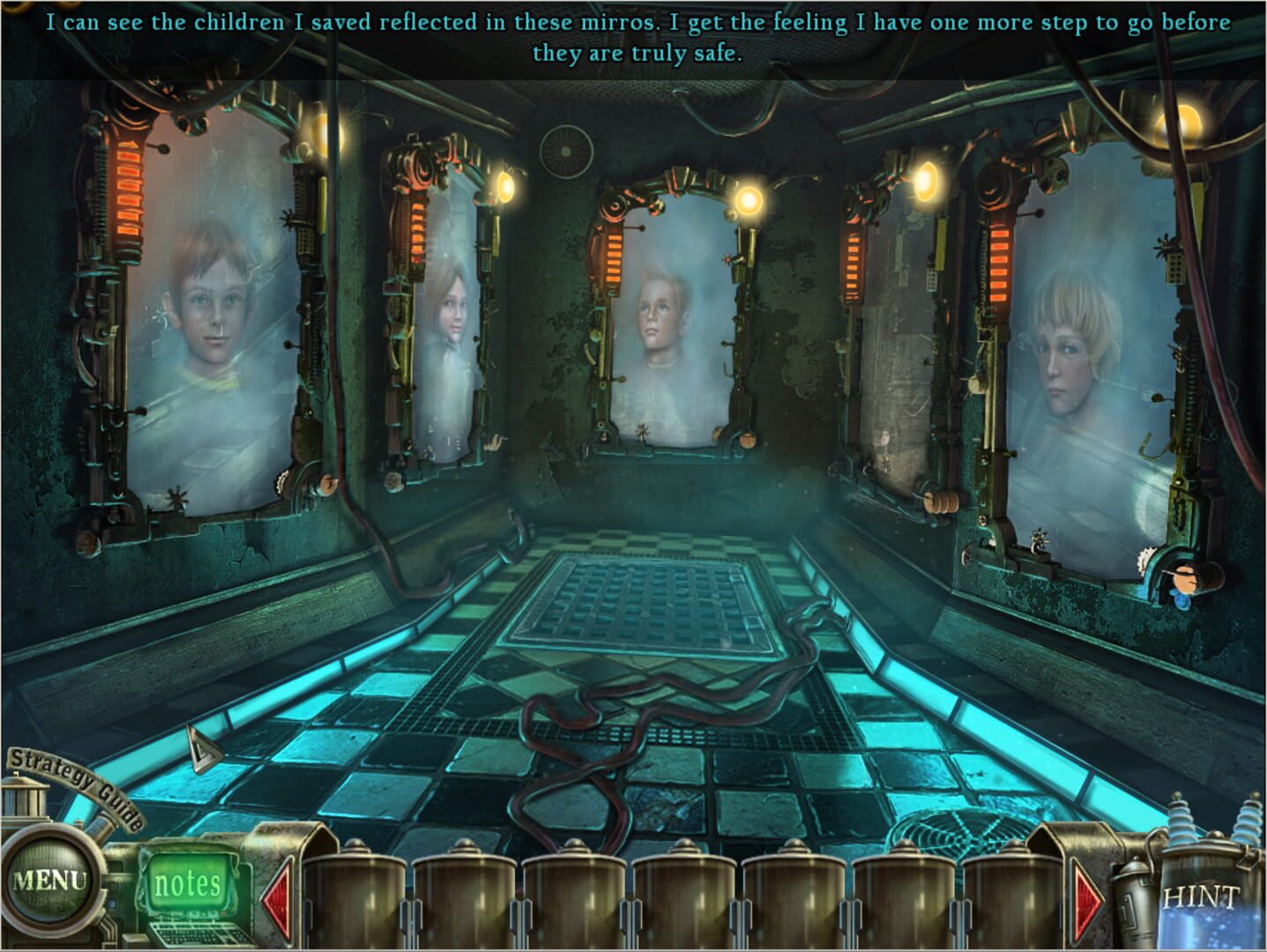The height and width of the screenshot is (952, 1267).
Task: Open the notes journal screen
Action: (187, 881)
